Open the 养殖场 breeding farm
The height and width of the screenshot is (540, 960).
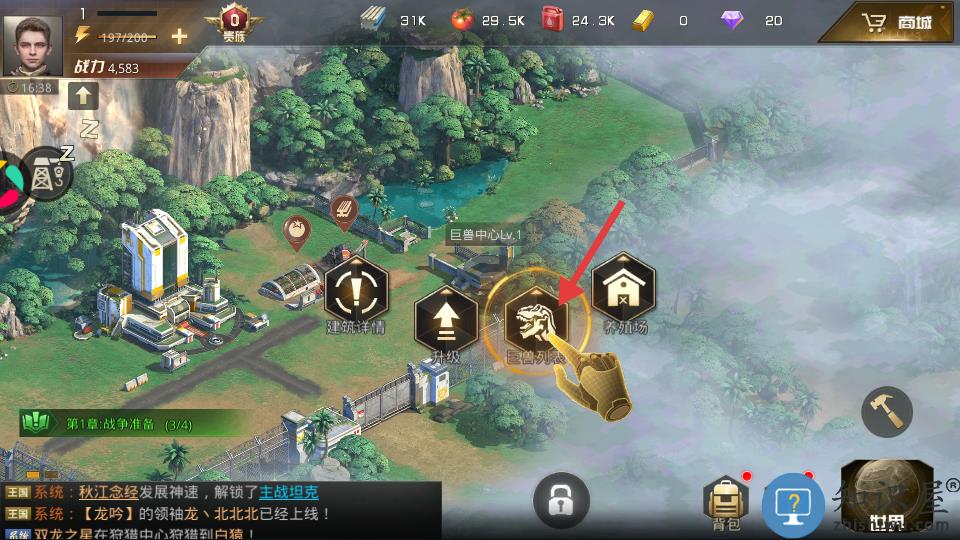(623, 289)
